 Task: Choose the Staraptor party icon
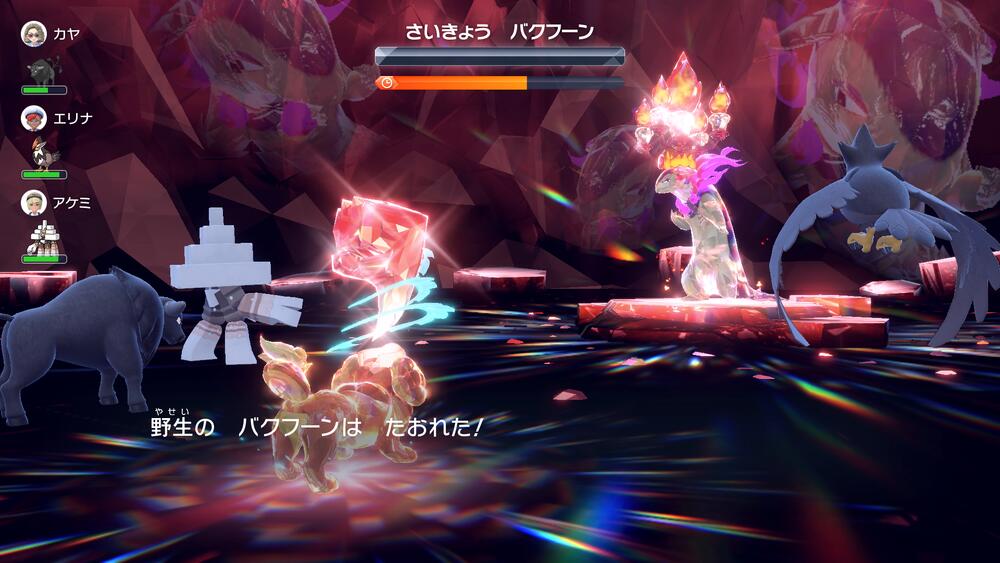click(45, 153)
